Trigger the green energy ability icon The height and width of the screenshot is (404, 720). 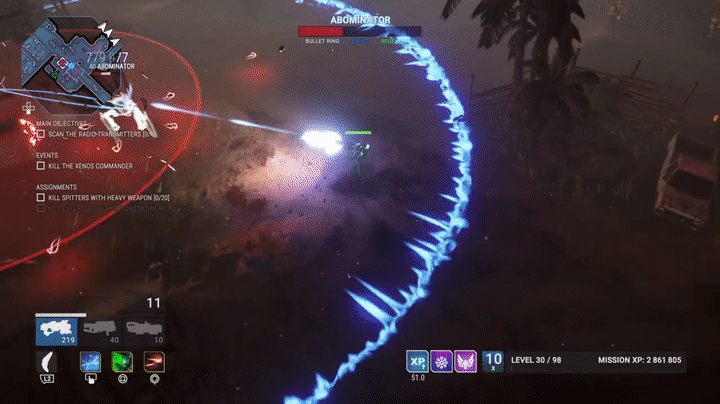pyautogui.click(x=123, y=361)
